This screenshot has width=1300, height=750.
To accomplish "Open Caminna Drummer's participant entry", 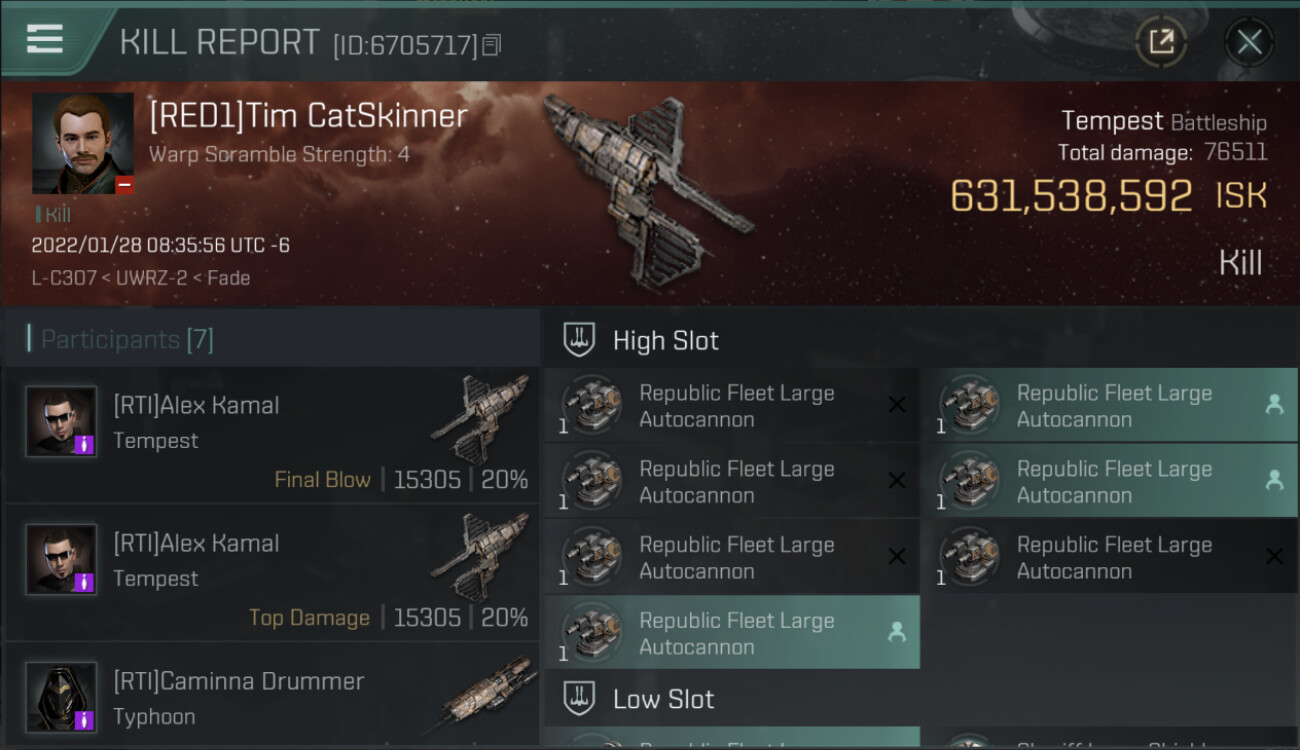I will (272, 698).
